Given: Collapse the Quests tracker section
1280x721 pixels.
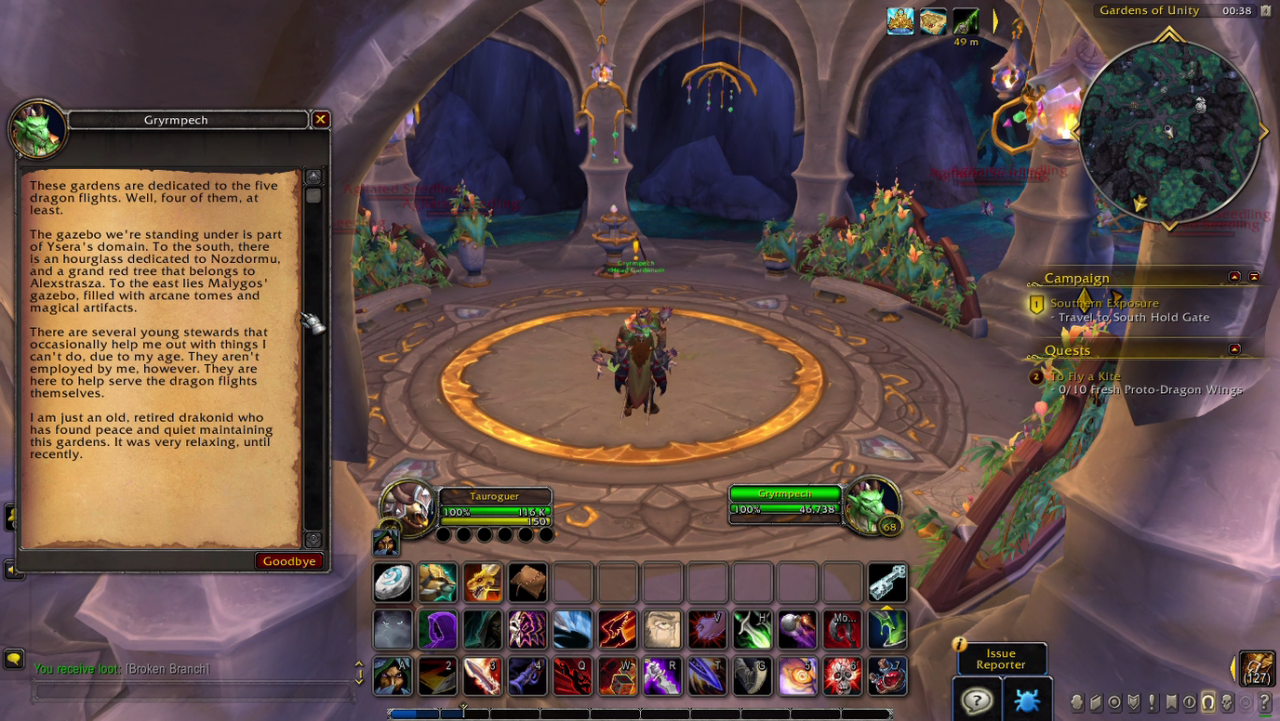Looking at the screenshot, I should coord(1234,349).
